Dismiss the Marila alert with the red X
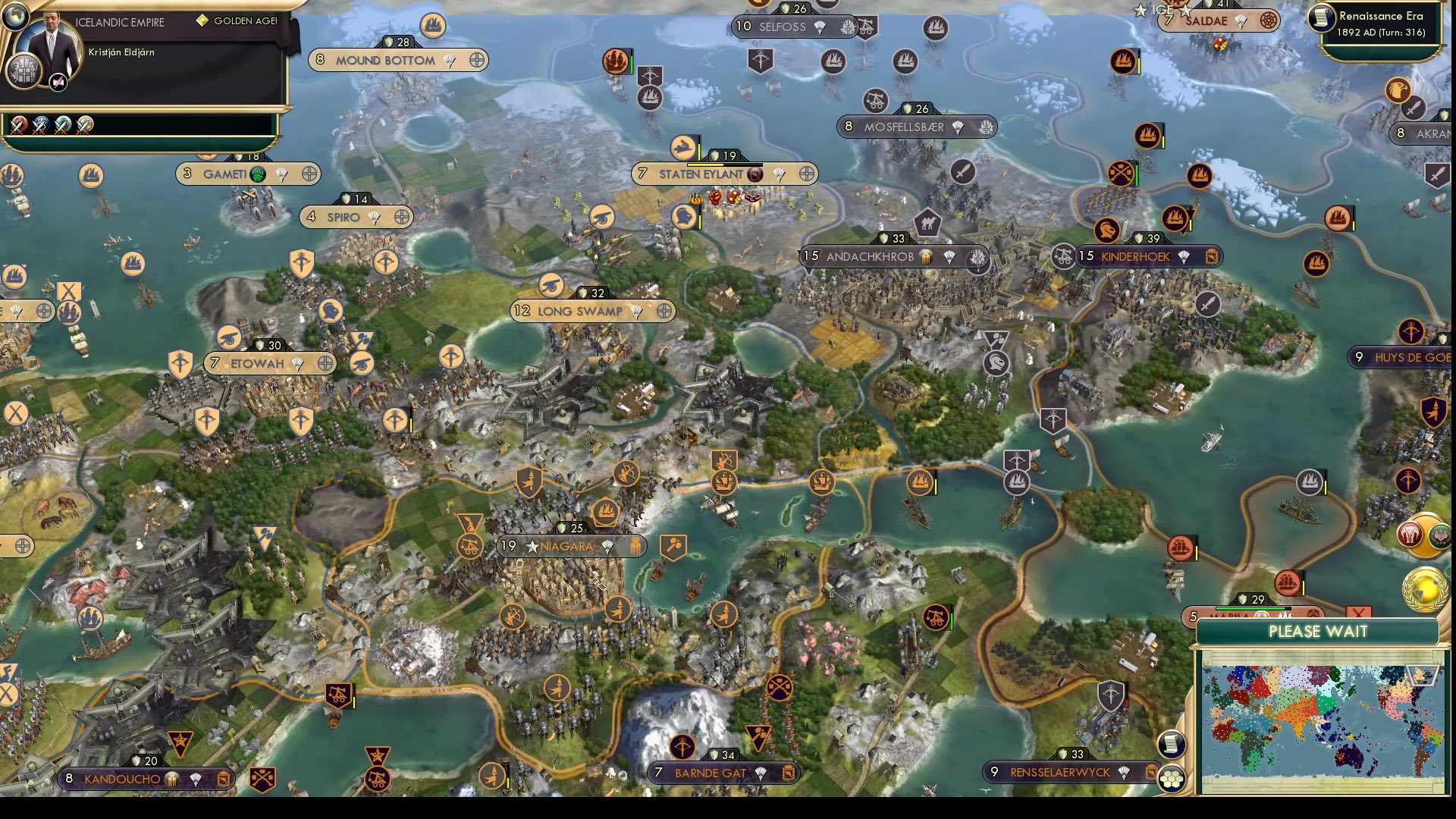This screenshot has width=1456, height=819. [x=1357, y=612]
